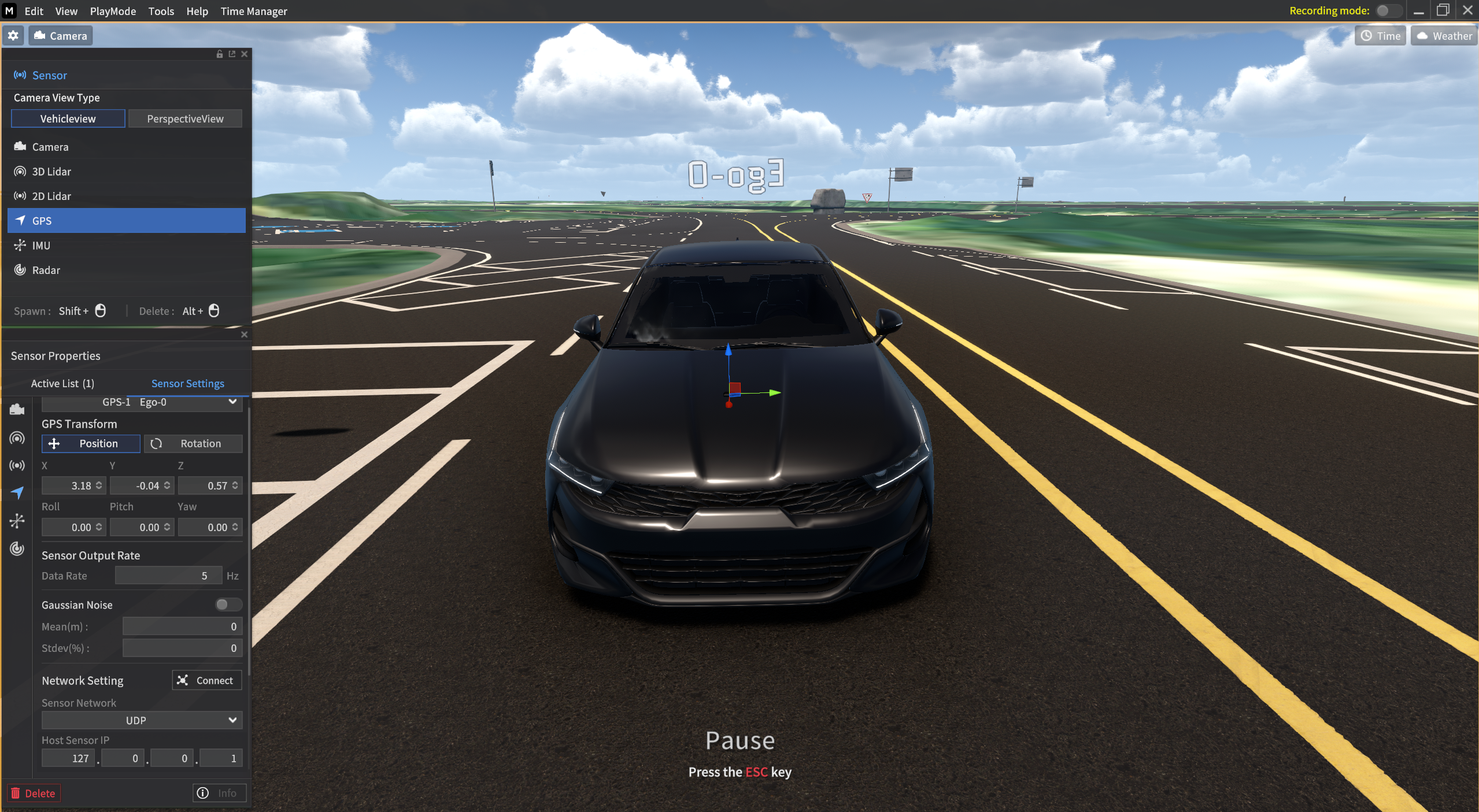Open the Weather panel
Screen dimensions: 1479x812
1443,35
